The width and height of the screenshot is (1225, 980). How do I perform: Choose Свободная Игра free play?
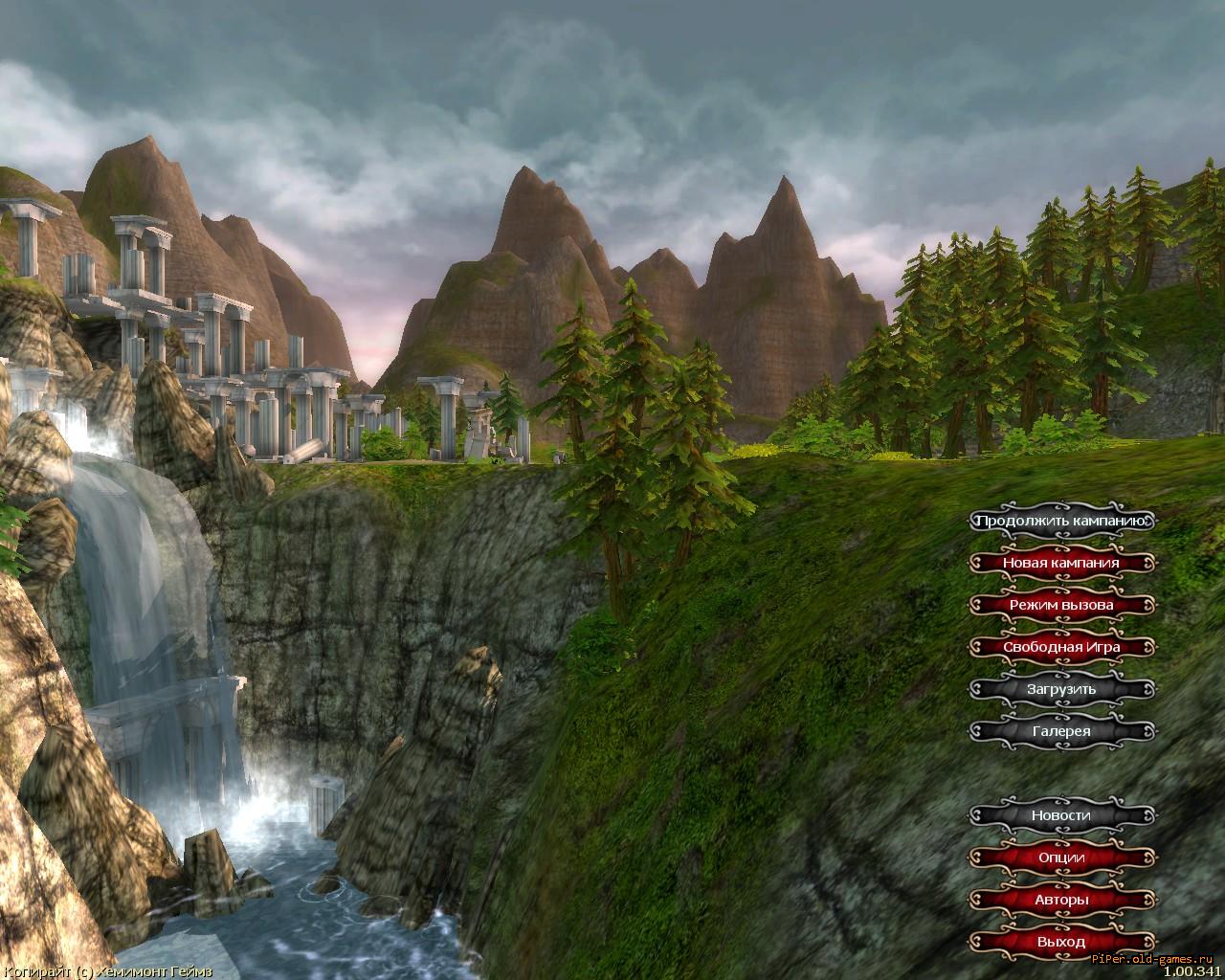1060,647
